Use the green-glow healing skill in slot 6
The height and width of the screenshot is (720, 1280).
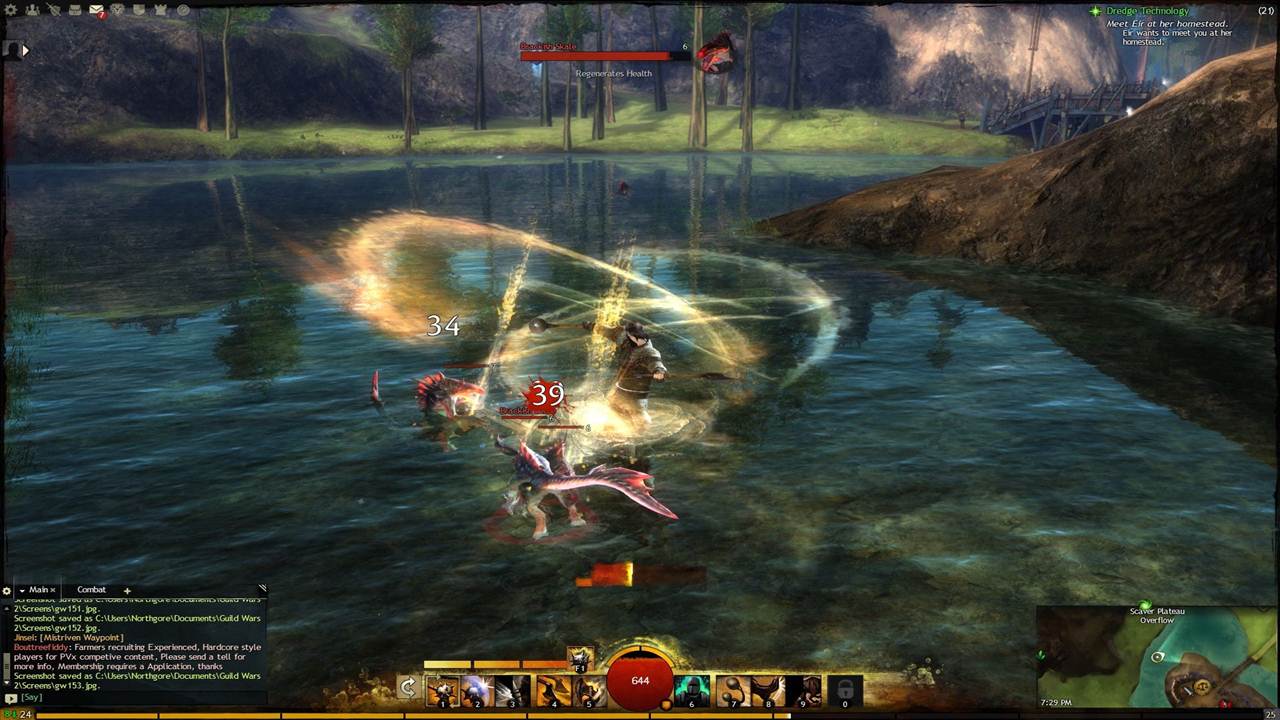(x=692, y=689)
